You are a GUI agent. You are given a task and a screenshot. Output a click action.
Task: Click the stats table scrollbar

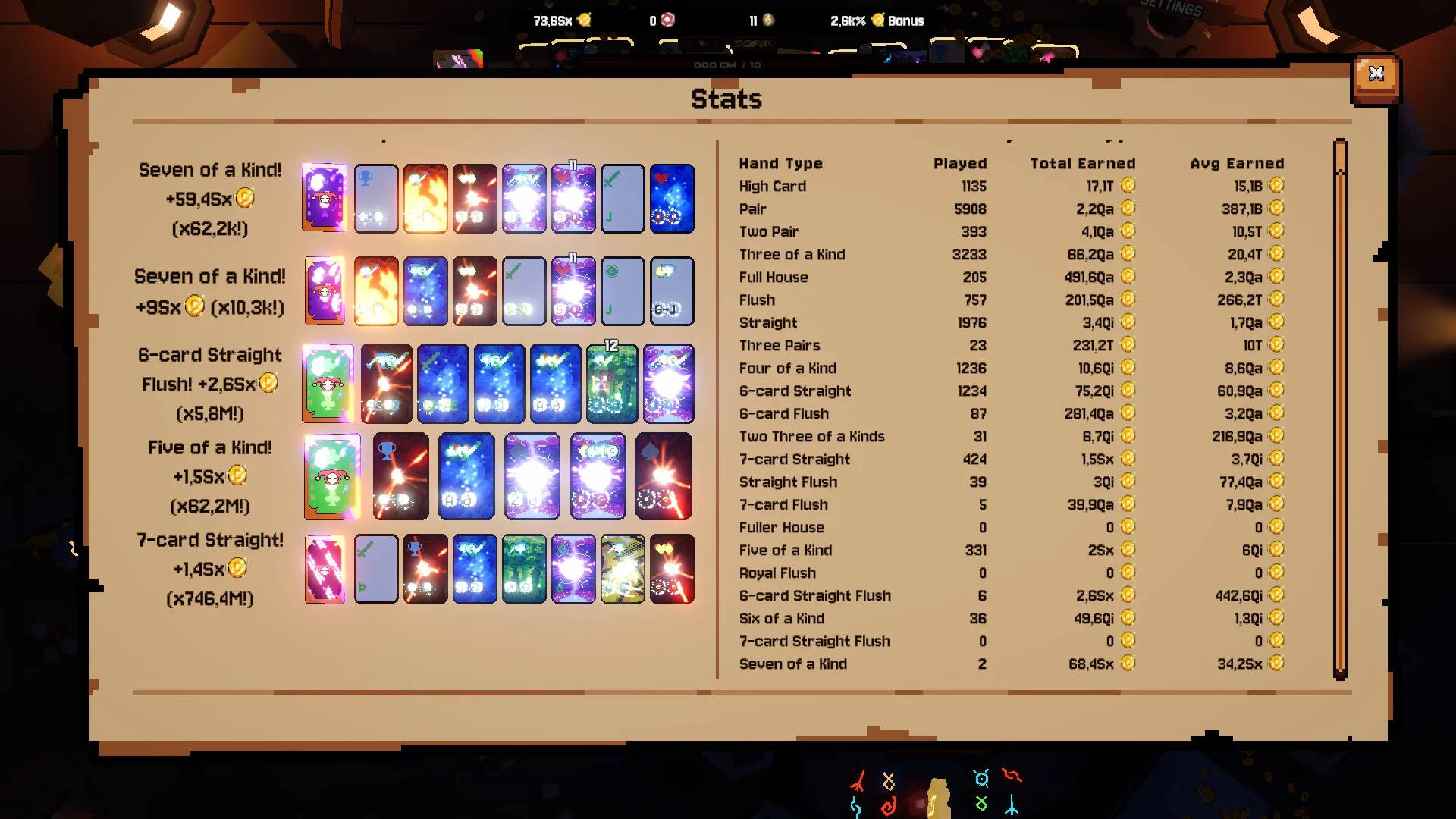coord(1340,409)
